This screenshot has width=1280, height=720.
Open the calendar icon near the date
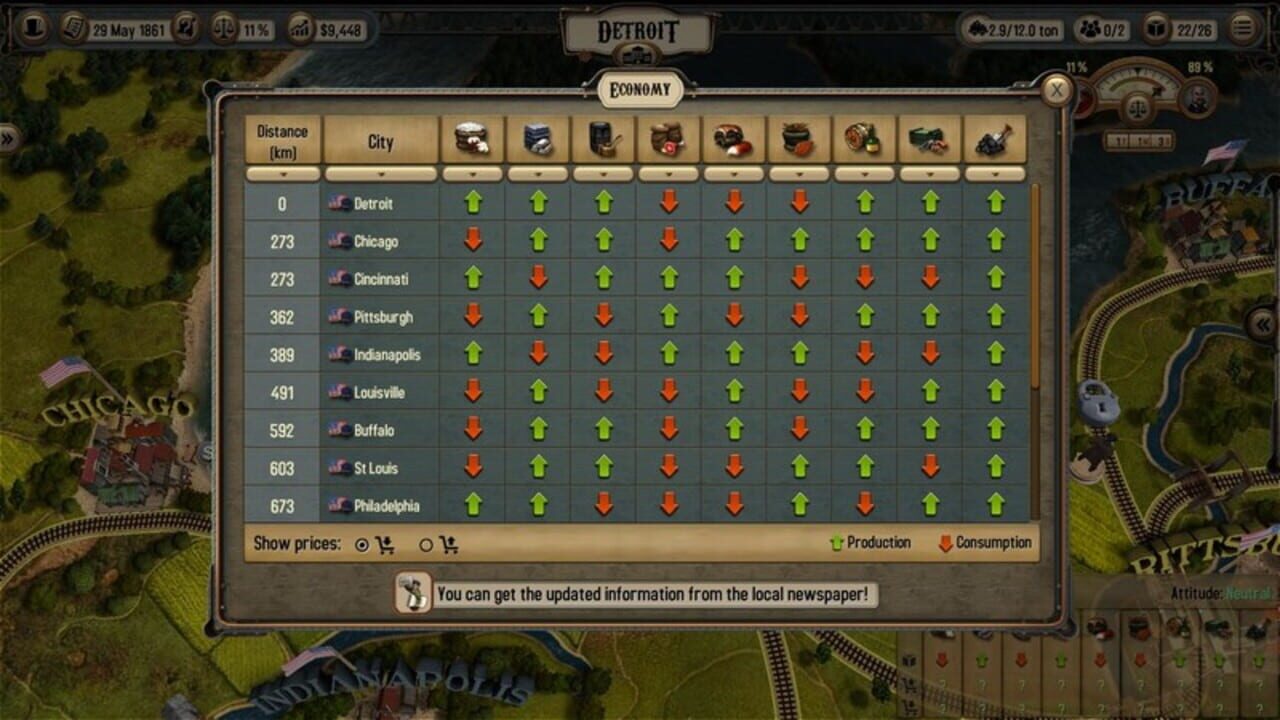coord(74,29)
